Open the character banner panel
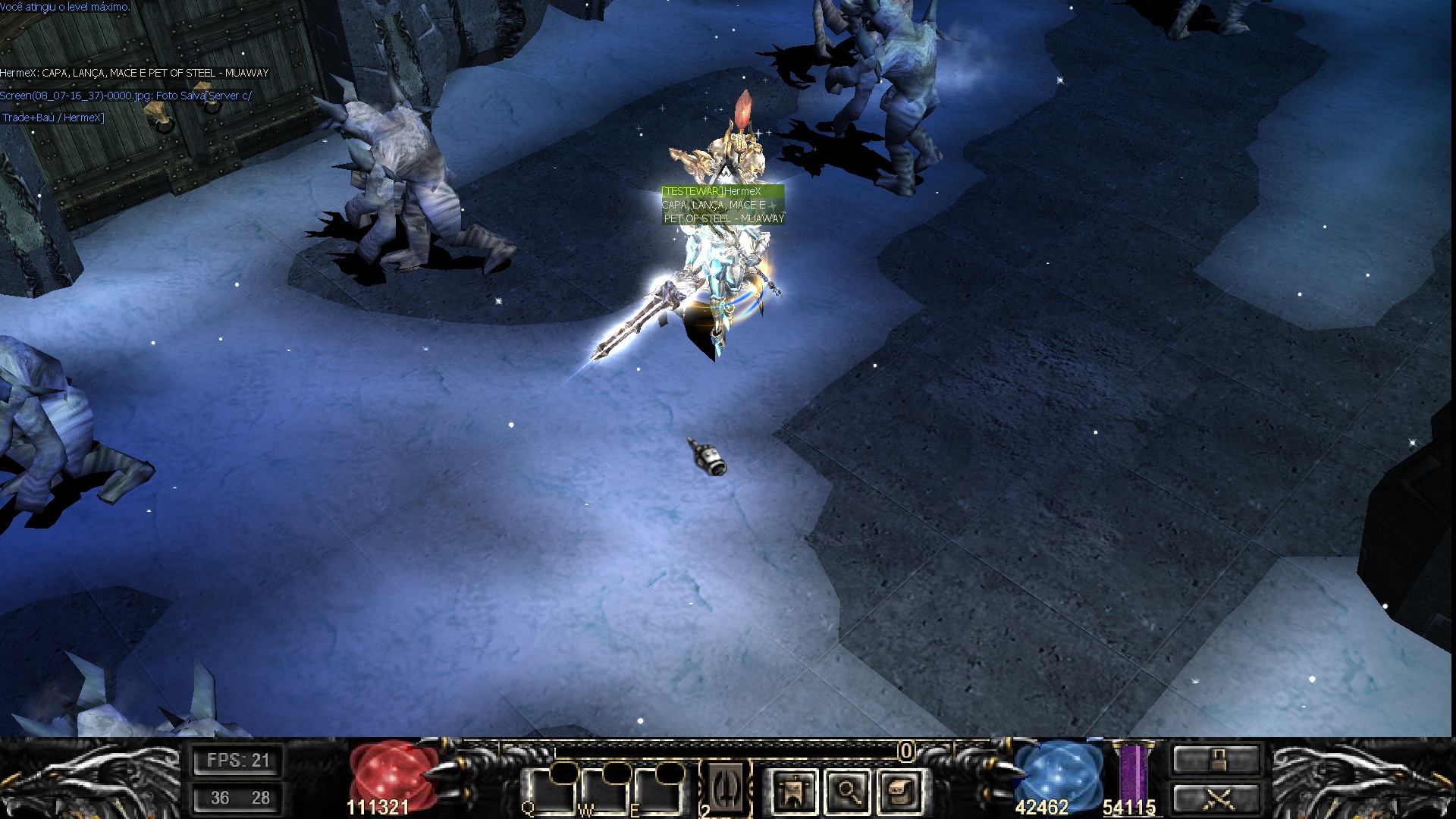Image resolution: width=1456 pixels, height=819 pixels. coord(793,792)
